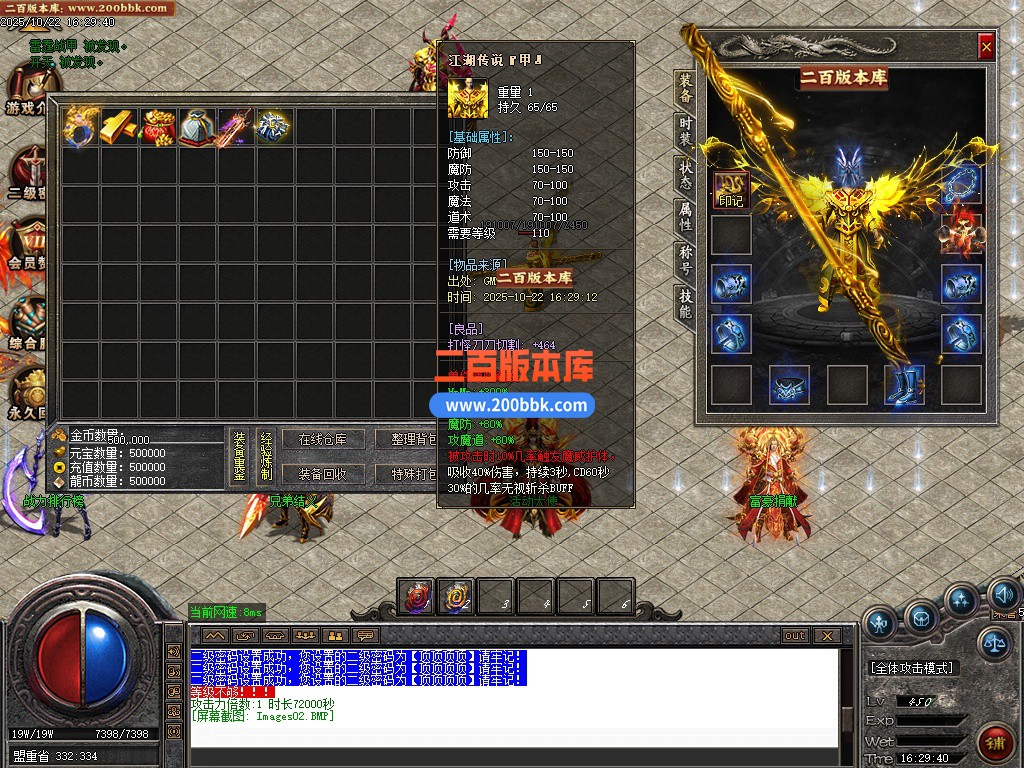Select the gold bars in the bag
Screen dimensions: 1024x768
119,127
